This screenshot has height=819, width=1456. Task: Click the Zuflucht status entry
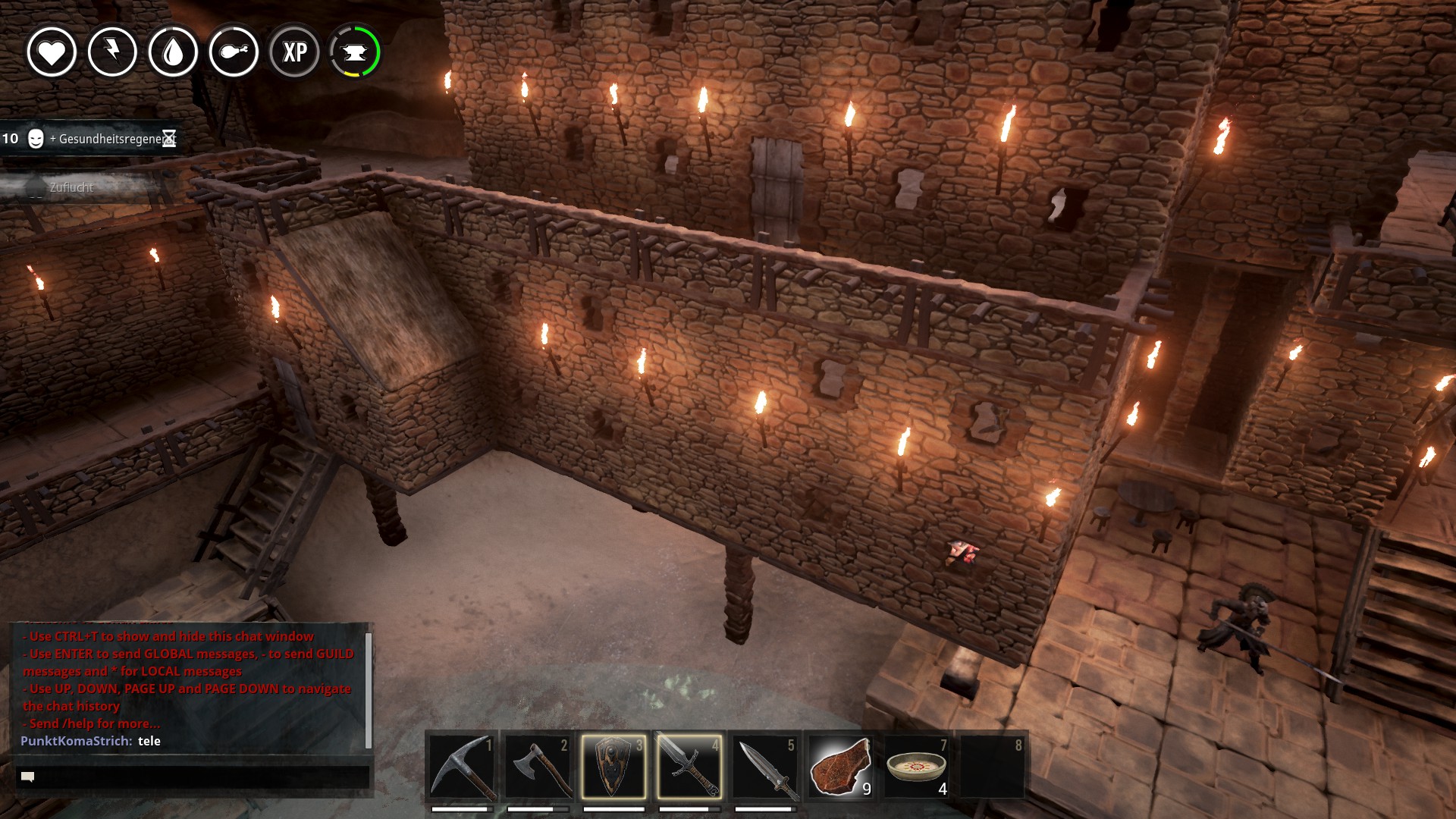(x=72, y=187)
